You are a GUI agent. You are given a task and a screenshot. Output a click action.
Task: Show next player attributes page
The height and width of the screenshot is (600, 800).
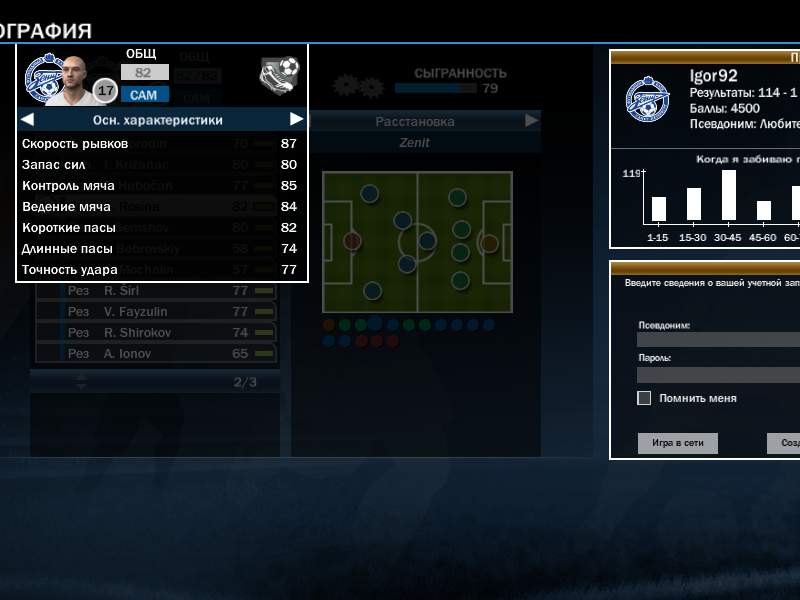(x=296, y=119)
